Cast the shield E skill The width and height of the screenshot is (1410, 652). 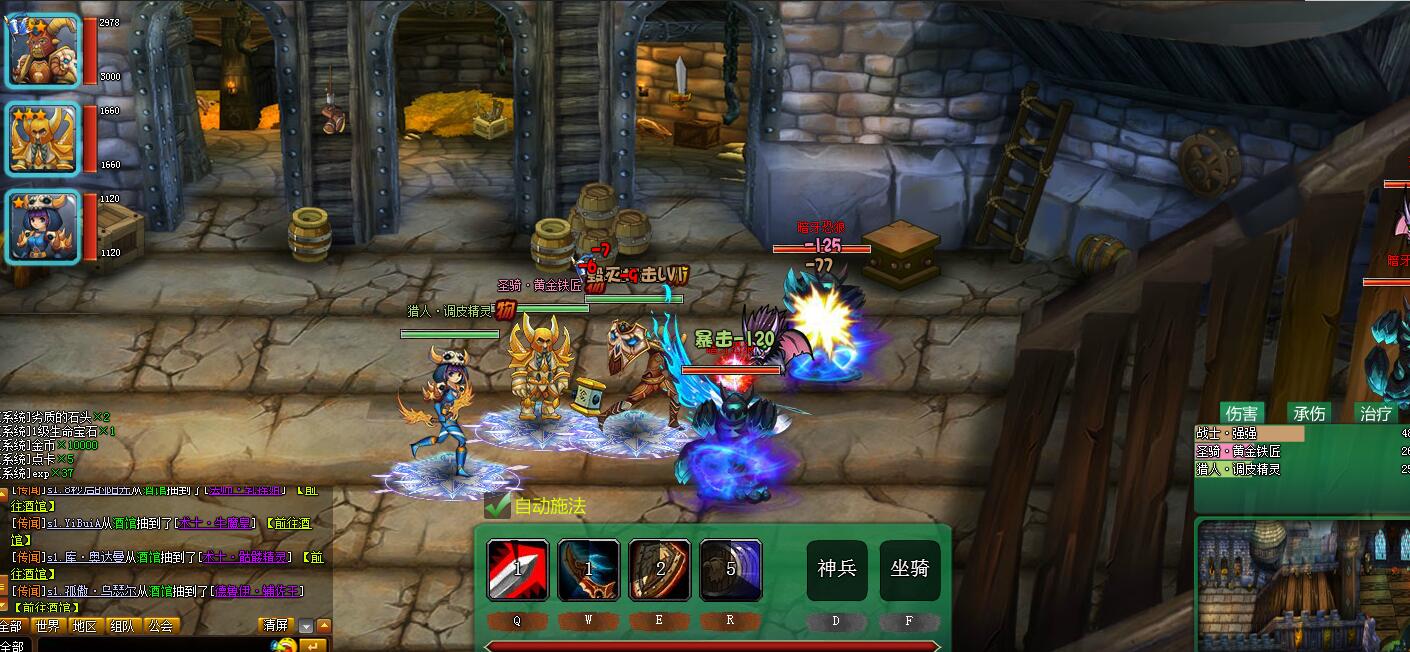coord(659,570)
